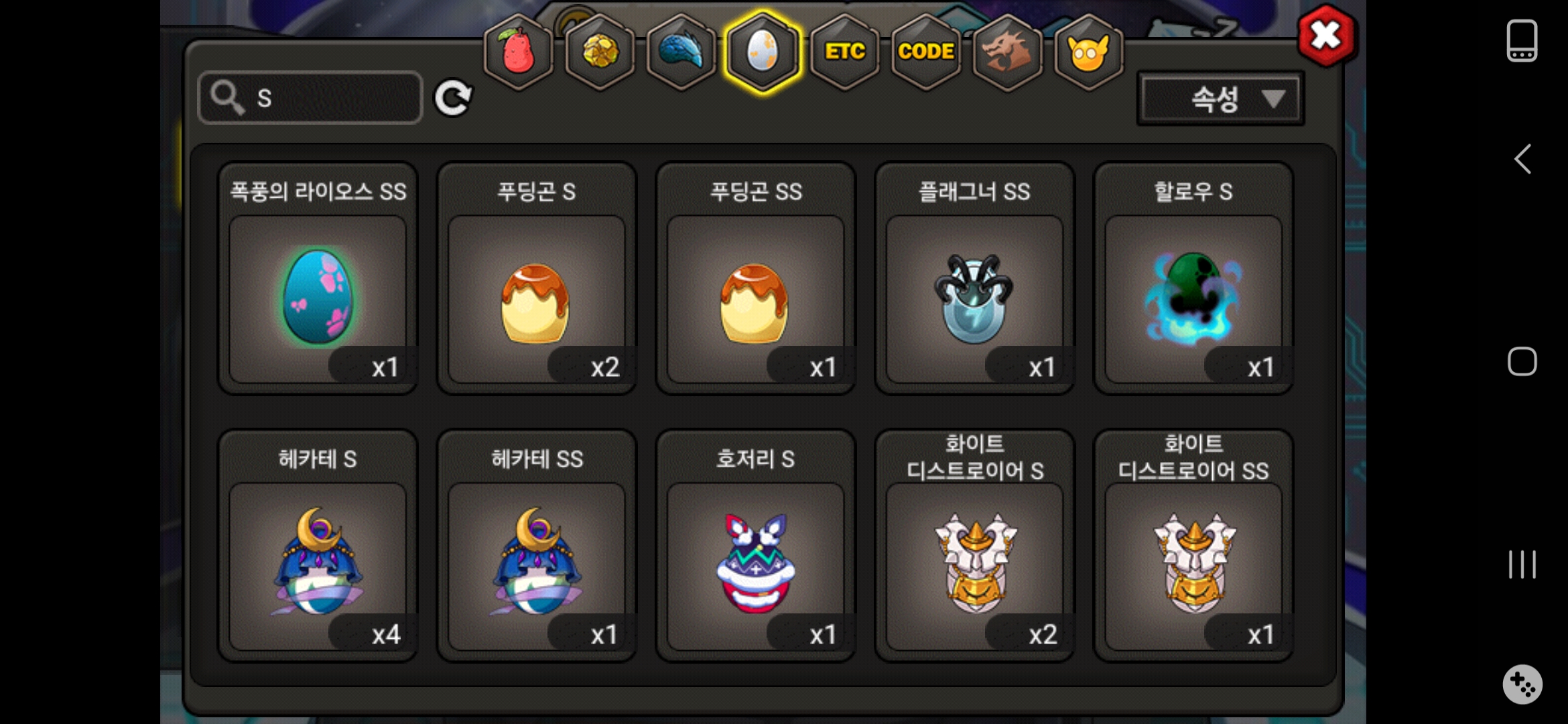Select the egg category tab

[763, 52]
